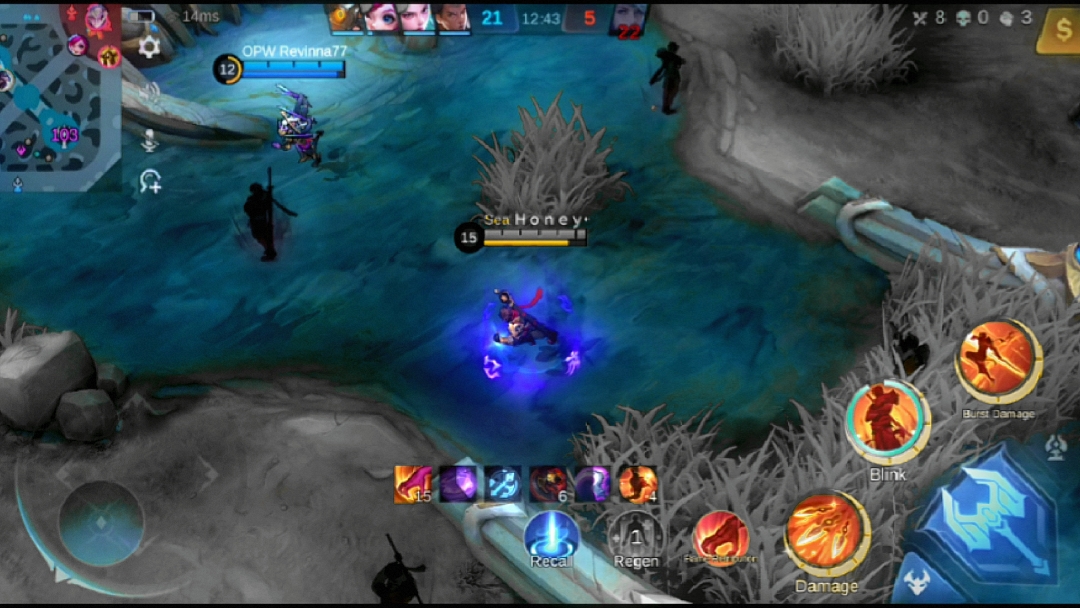Click the minion attack icon below basic attack
Image resolution: width=1080 pixels, height=608 pixels.
(x=917, y=583)
